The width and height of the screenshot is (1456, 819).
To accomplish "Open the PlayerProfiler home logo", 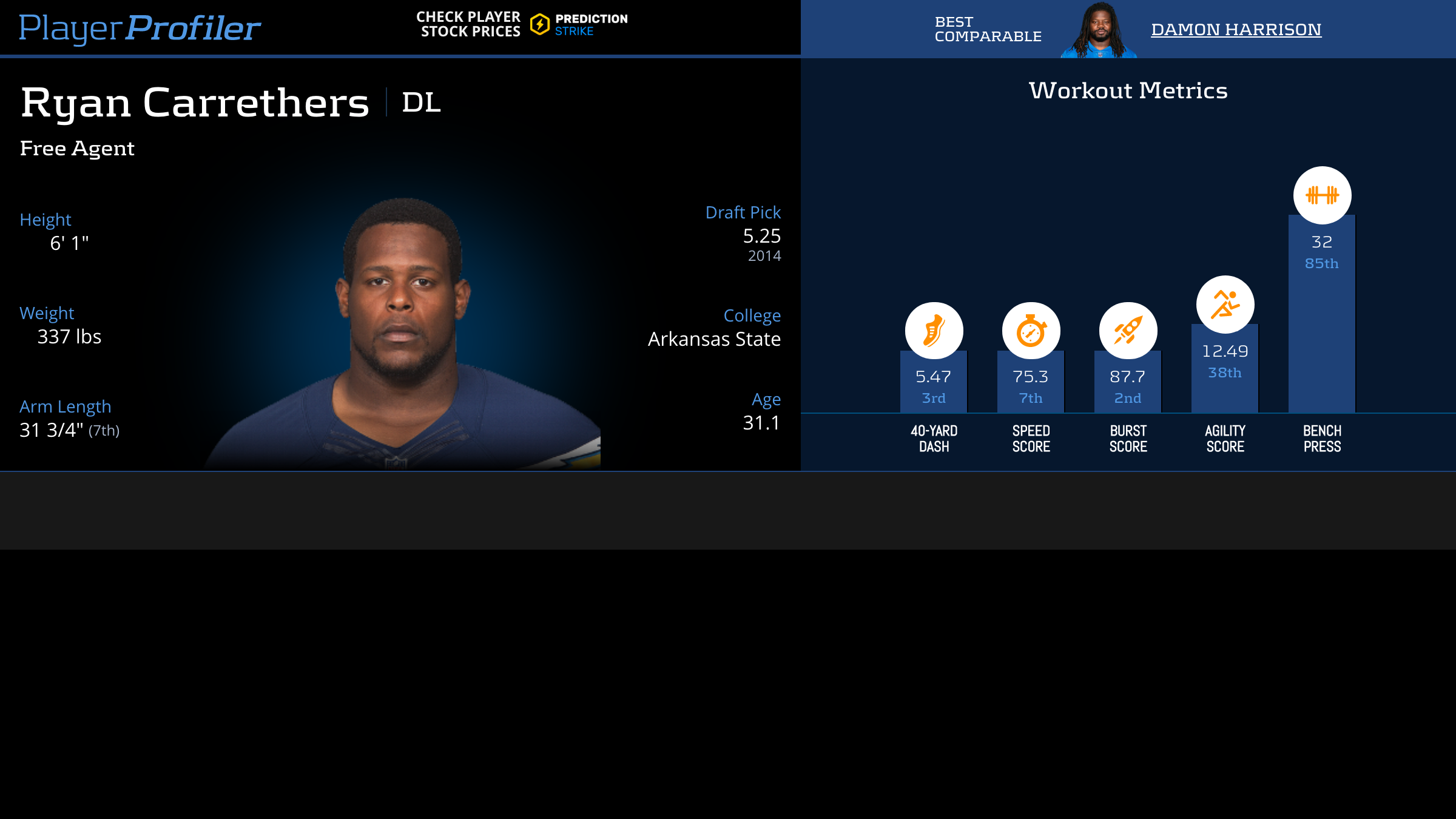I will [140, 28].
